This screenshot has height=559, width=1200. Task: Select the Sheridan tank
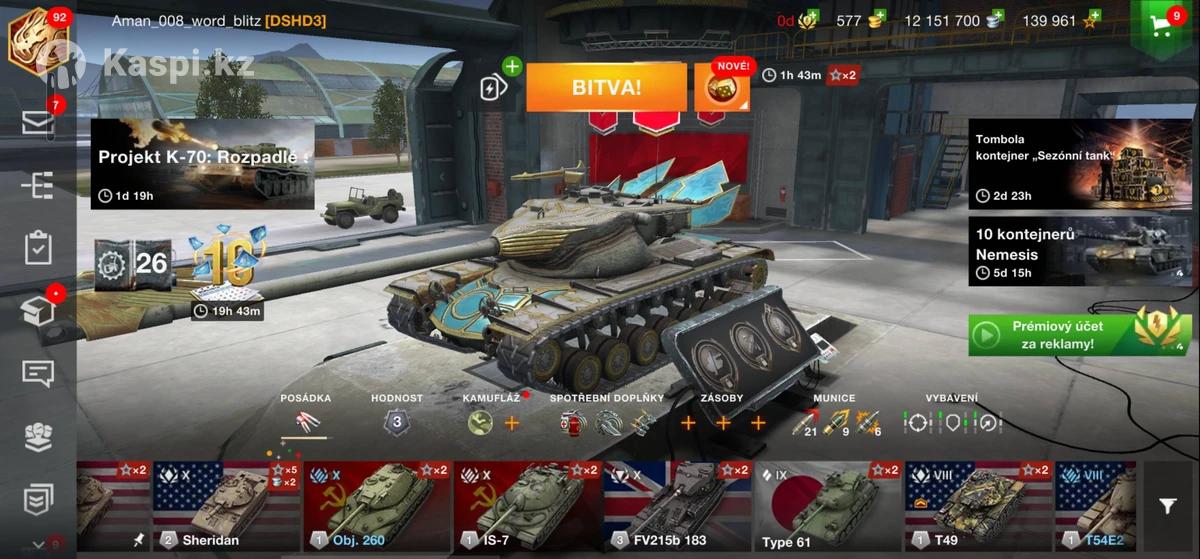(x=227, y=507)
